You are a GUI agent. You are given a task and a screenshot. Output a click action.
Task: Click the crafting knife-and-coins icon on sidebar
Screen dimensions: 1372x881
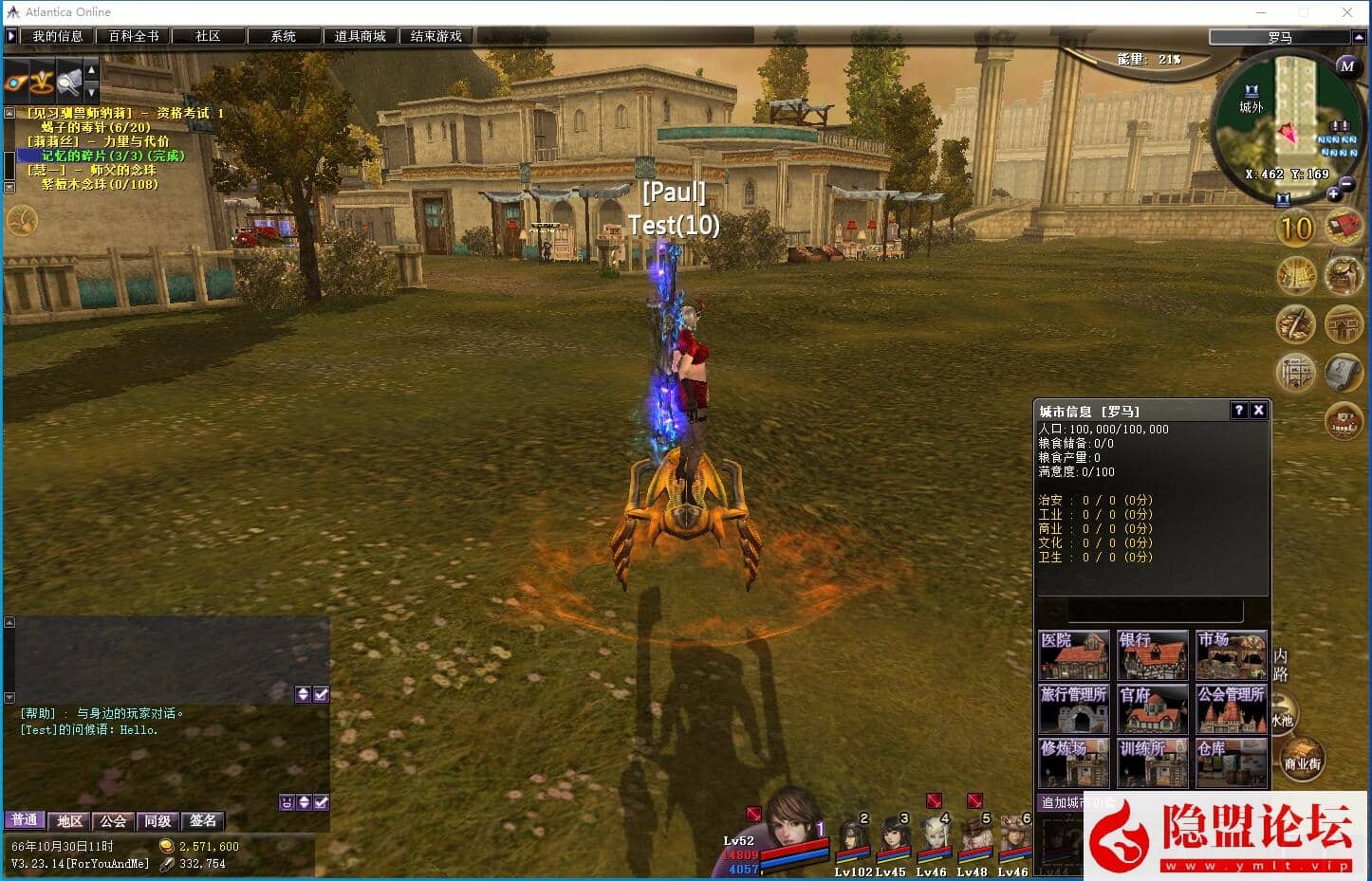1296,324
